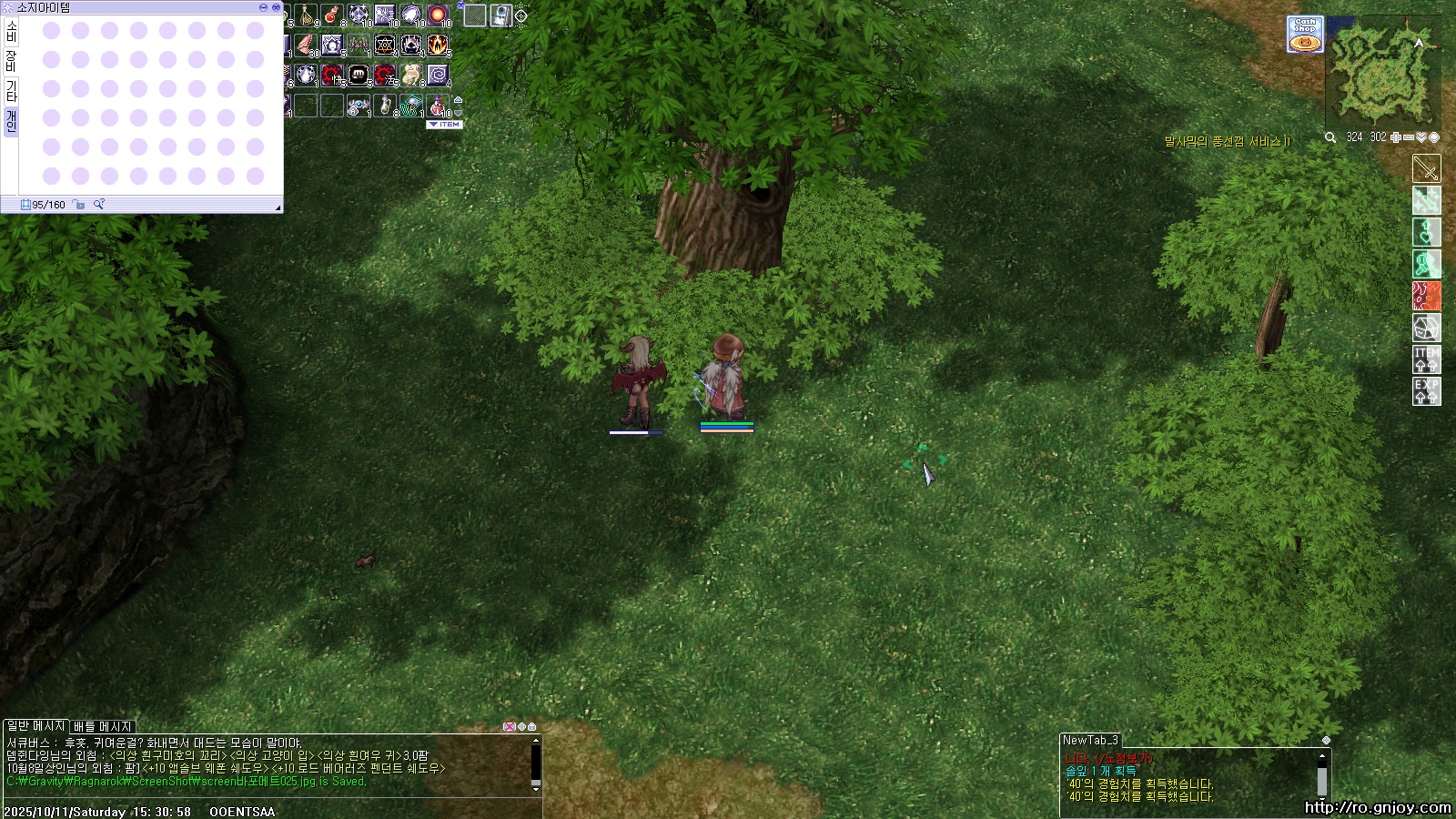Zoom out the minimap with minus button

coord(1409,137)
